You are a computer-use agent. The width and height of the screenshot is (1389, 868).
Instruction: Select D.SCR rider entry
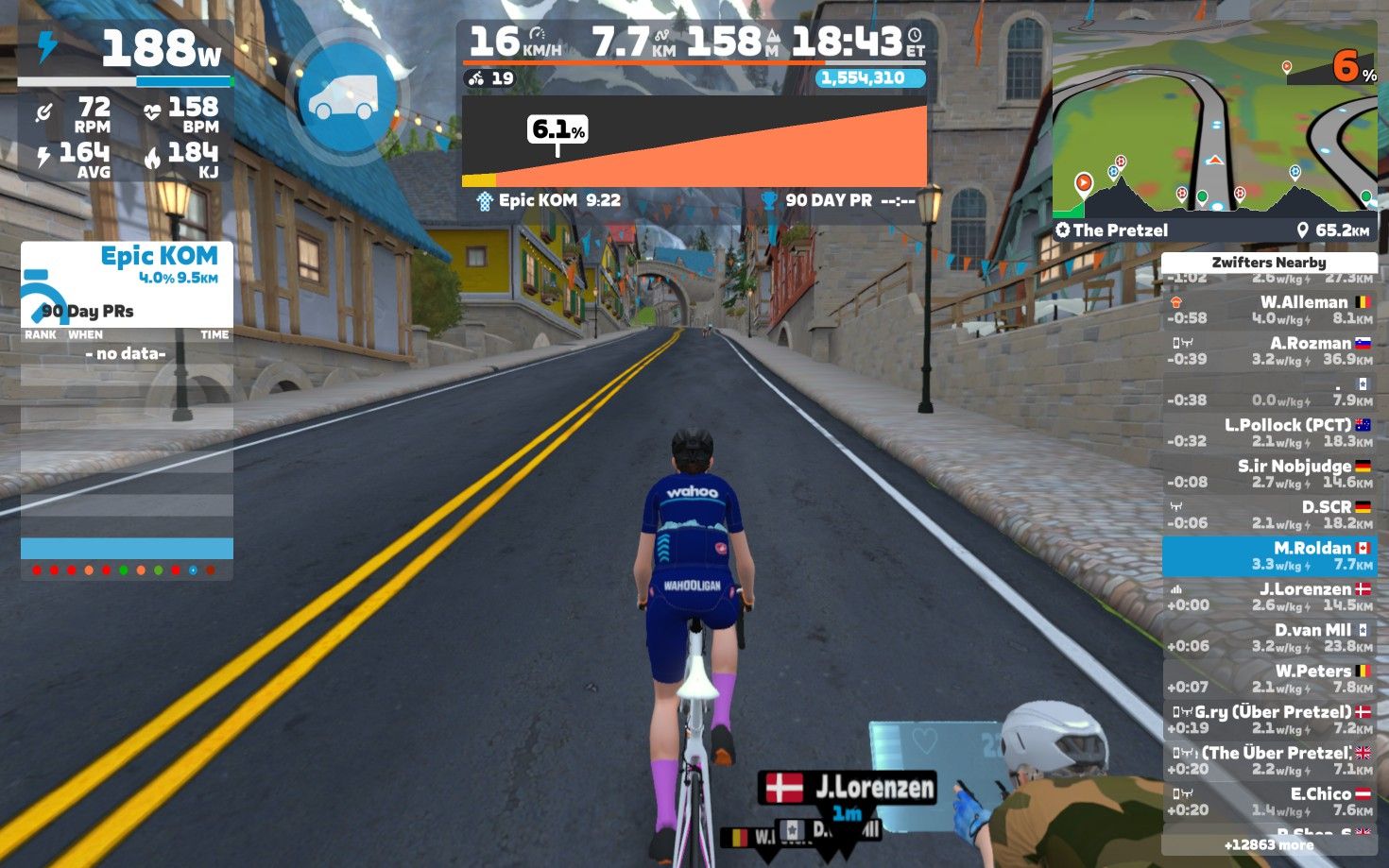tap(1269, 515)
